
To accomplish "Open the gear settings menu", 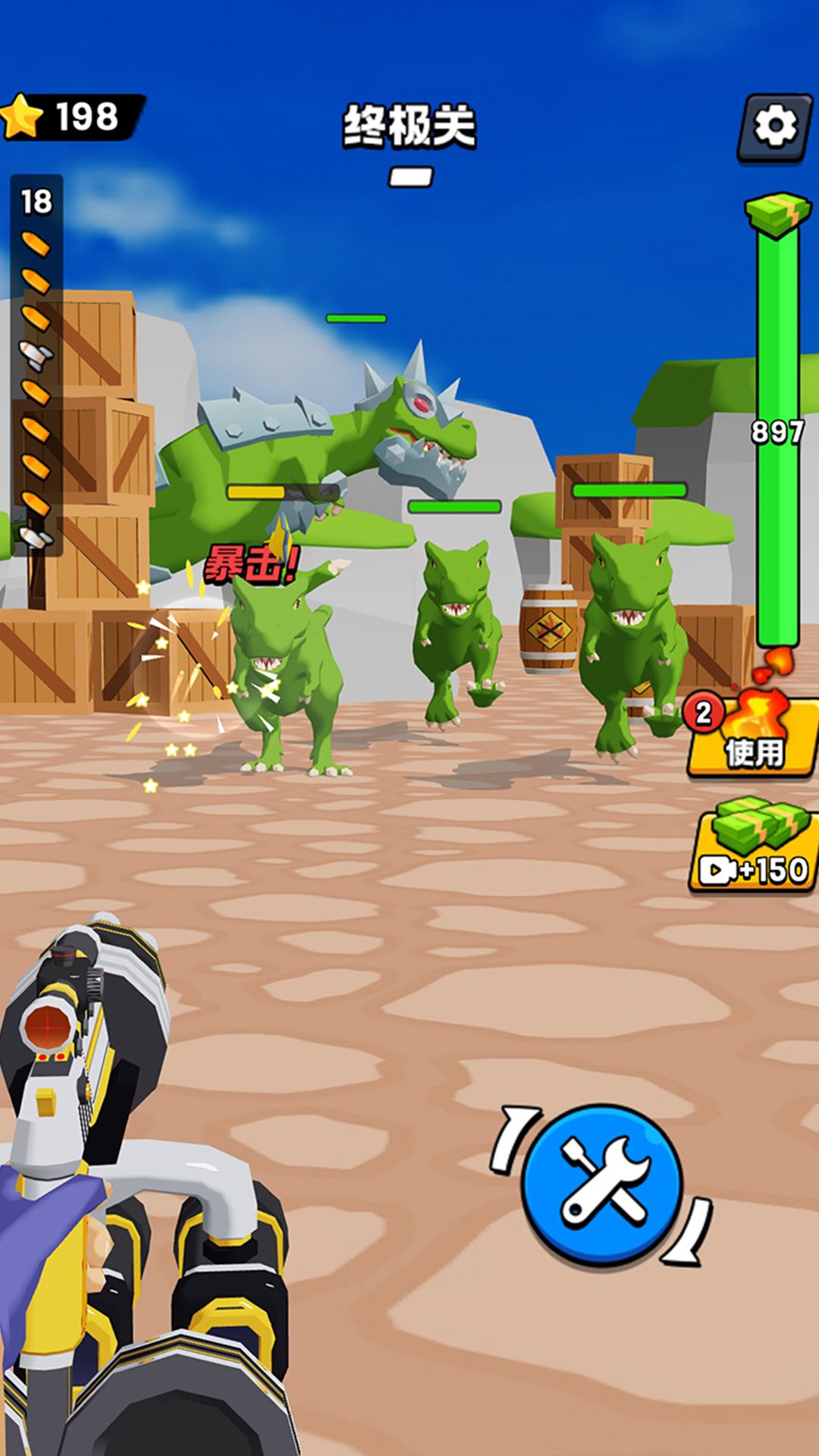I will click(774, 126).
